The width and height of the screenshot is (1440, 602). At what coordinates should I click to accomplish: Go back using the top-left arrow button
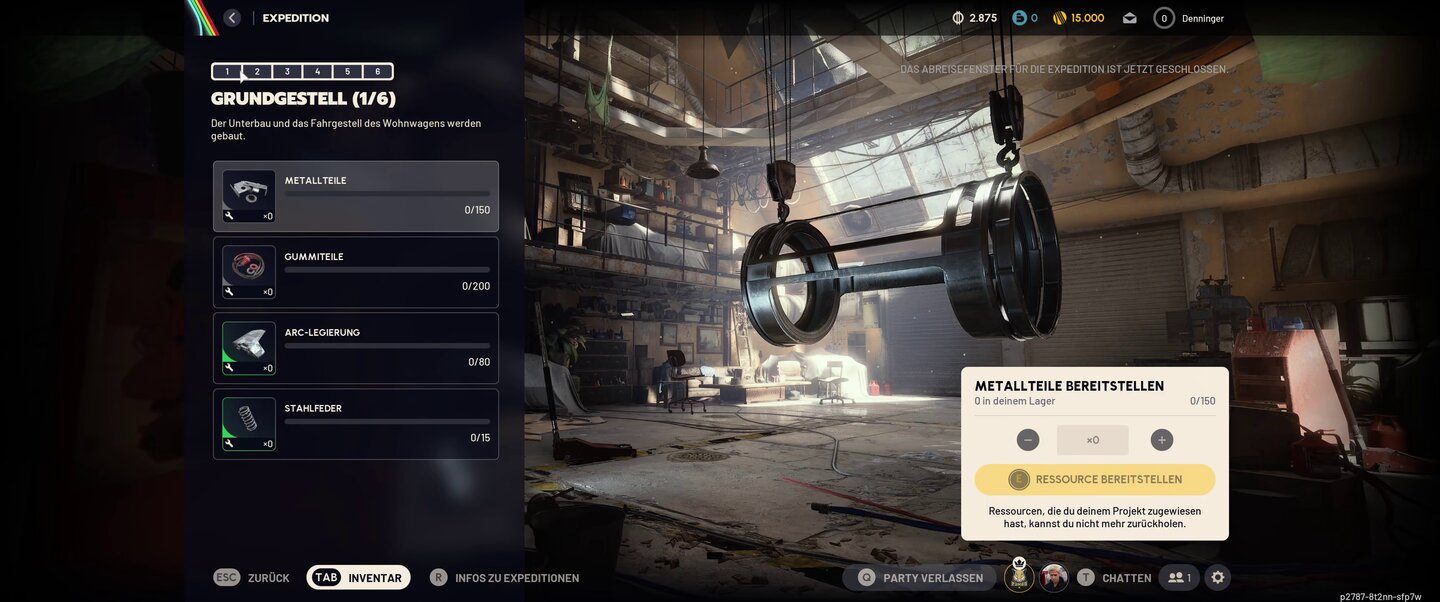pyautogui.click(x=232, y=18)
